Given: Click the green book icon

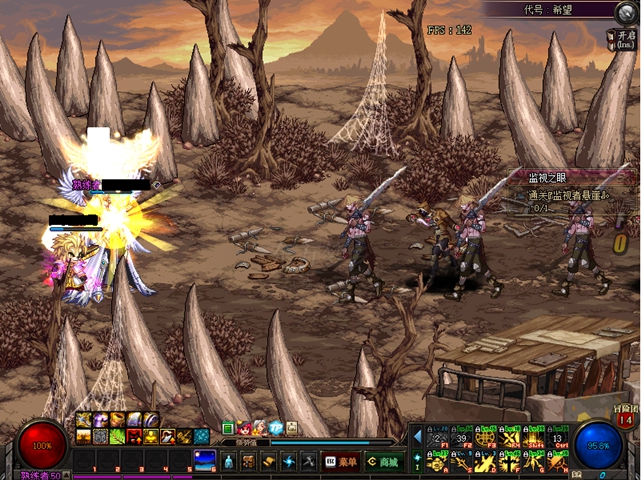Looking at the screenshot, I should pos(228,428).
